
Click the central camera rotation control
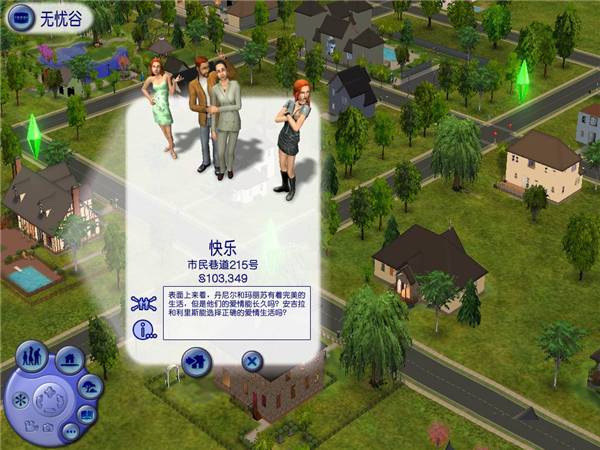pyautogui.click(x=49, y=399)
